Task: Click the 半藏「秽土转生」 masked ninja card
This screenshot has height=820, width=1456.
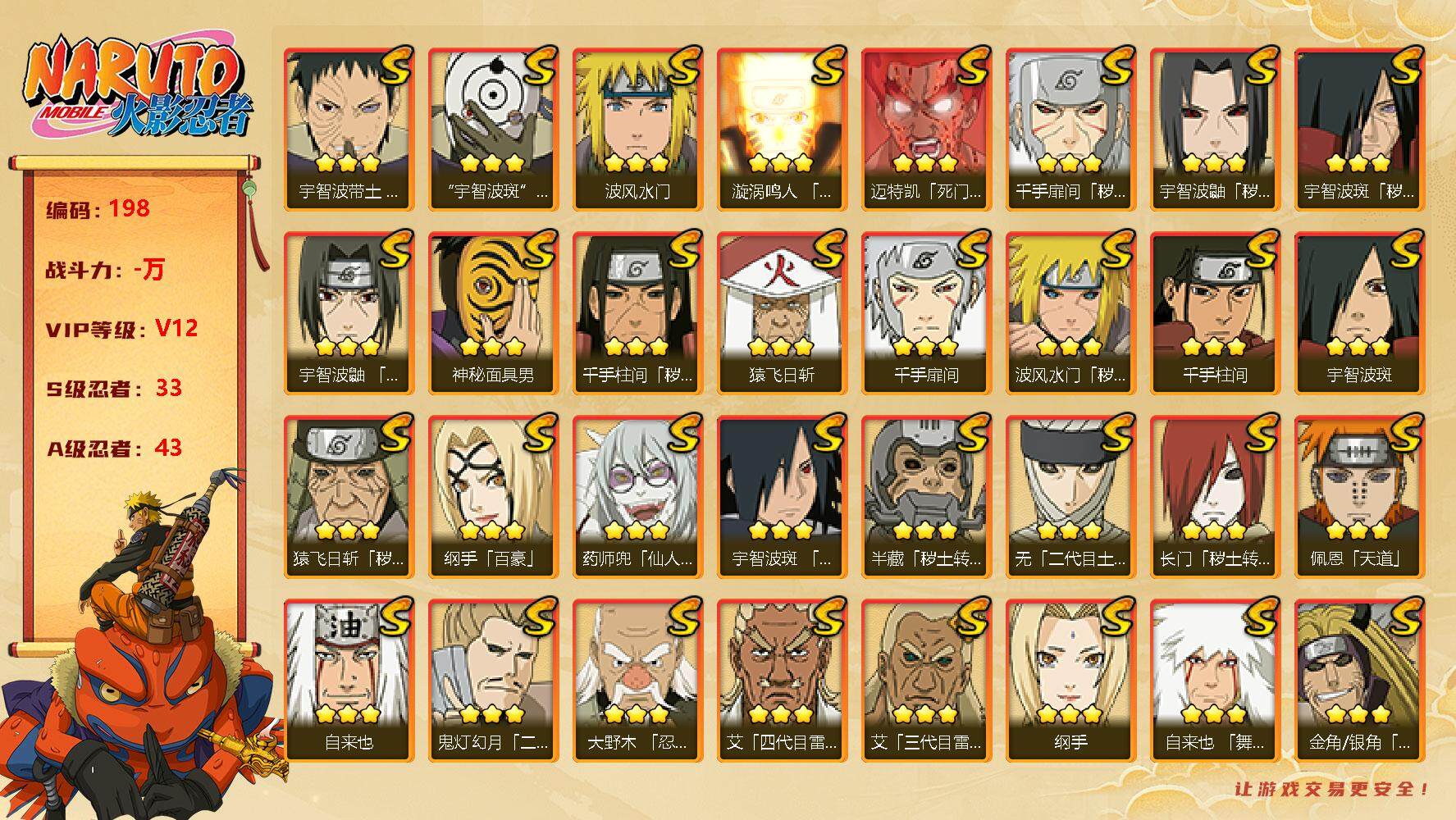Action: click(x=926, y=495)
